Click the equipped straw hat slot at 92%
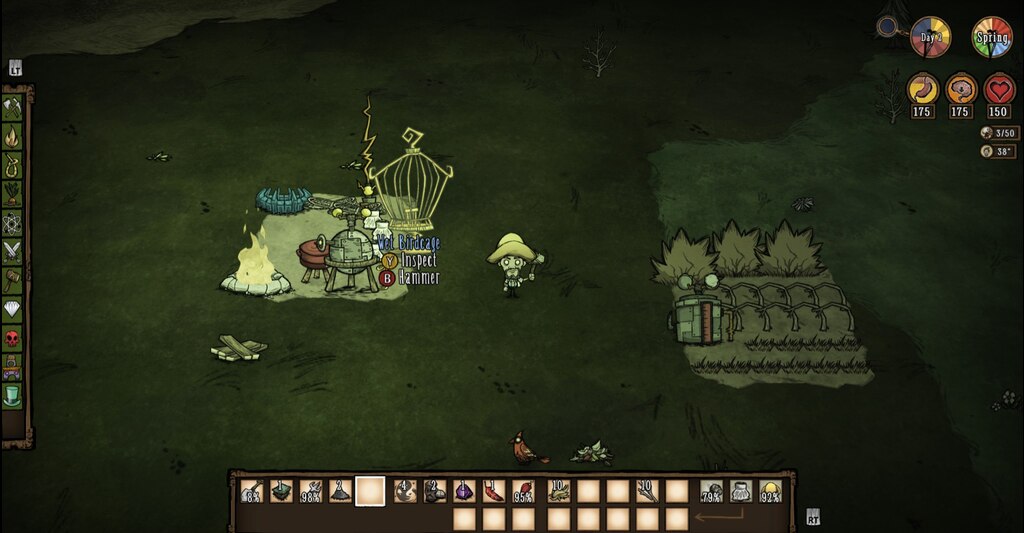Screen dimensions: 1024x533 click(770, 491)
